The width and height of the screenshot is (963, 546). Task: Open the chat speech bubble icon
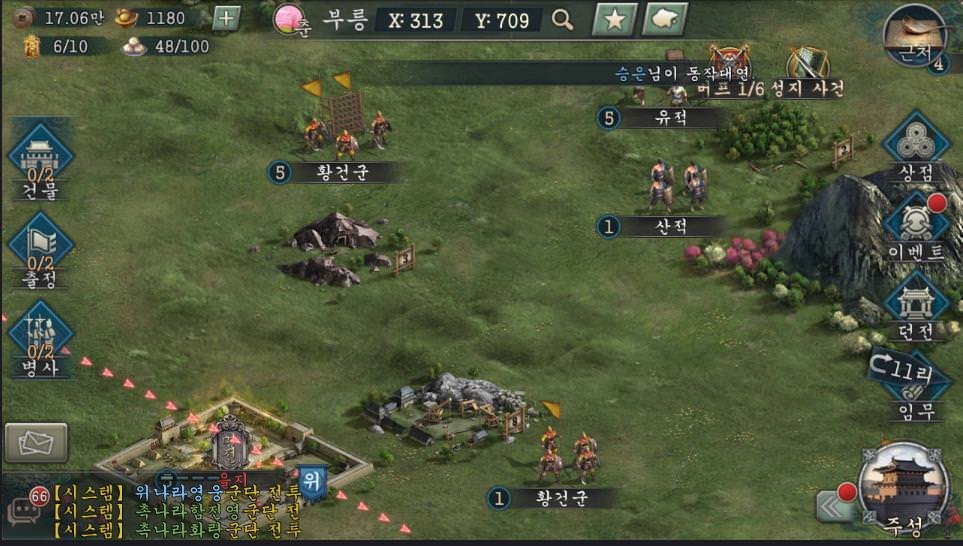[24, 511]
